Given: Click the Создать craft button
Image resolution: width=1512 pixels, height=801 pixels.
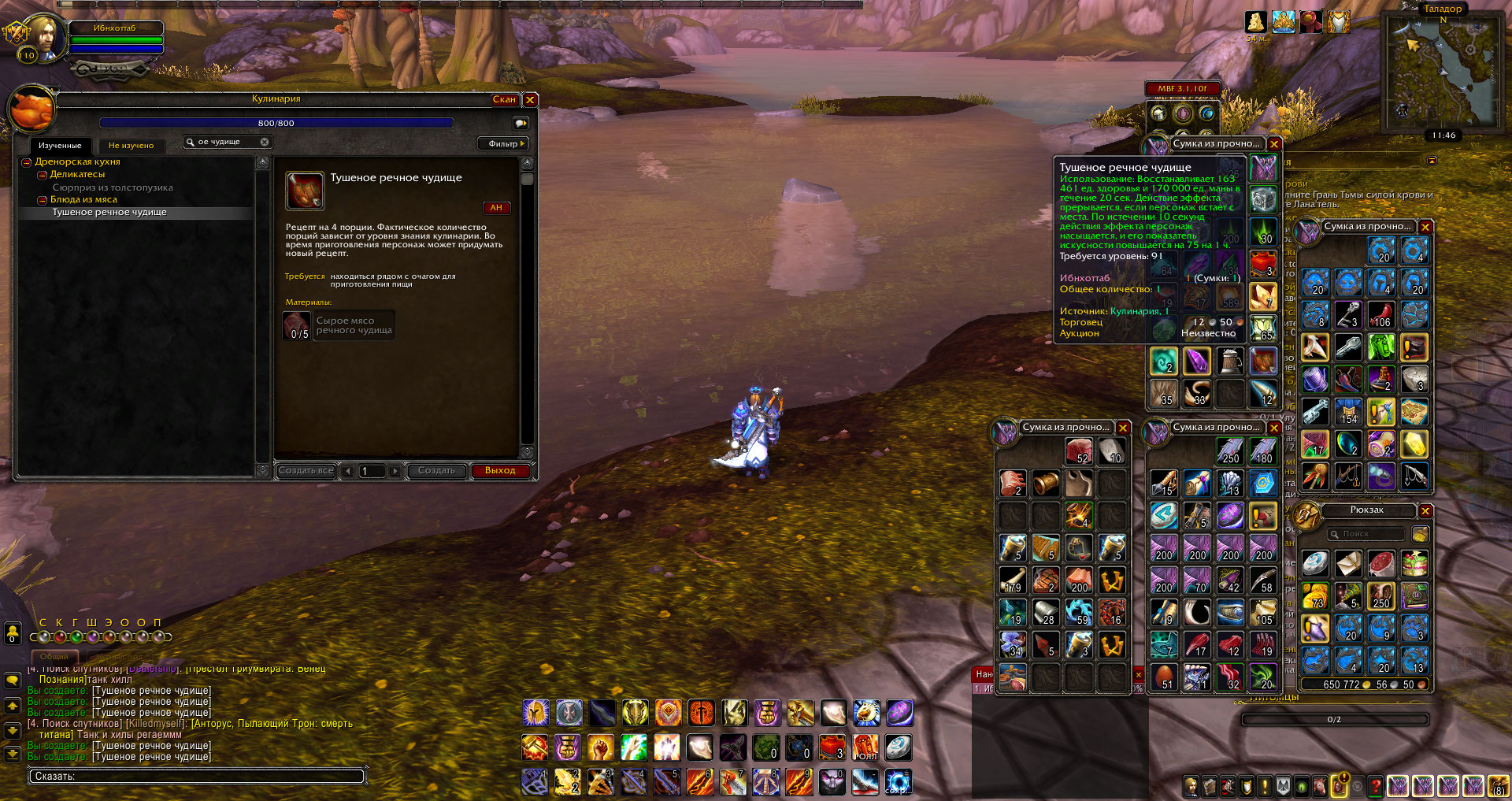Looking at the screenshot, I should point(436,471).
